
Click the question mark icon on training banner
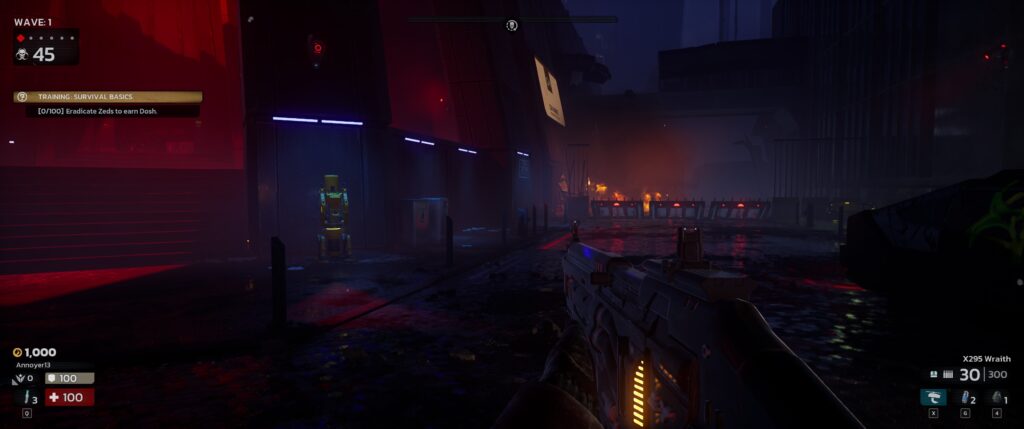pos(21,97)
